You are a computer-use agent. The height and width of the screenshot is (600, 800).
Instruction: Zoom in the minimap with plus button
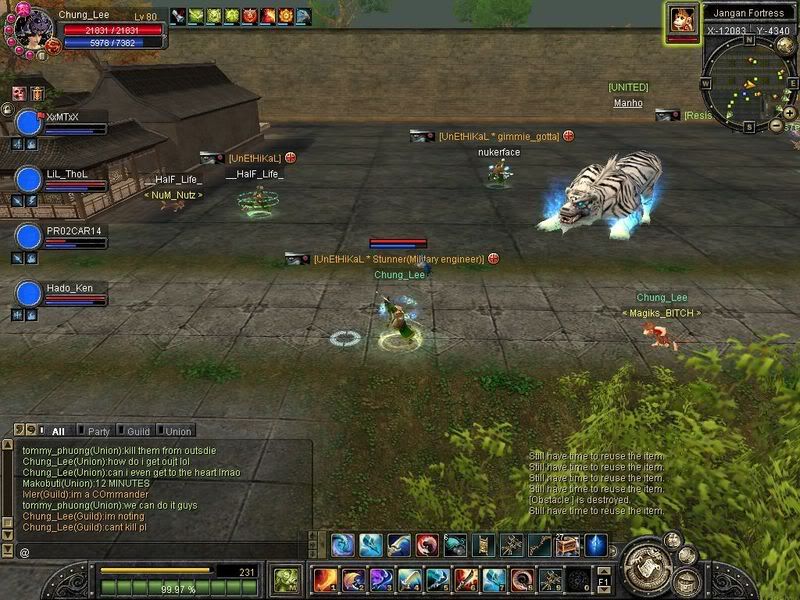point(791,113)
